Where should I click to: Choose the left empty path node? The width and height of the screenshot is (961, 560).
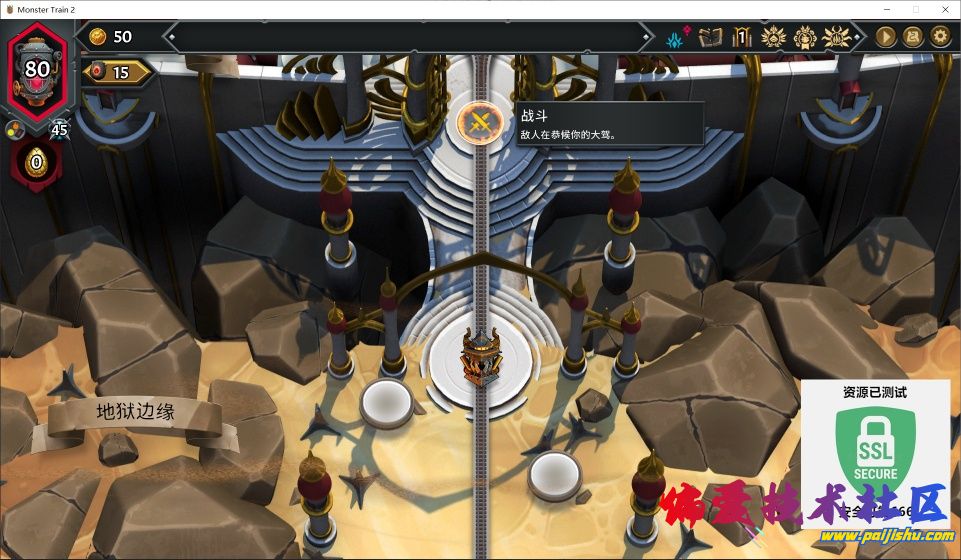pyautogui.click(x=387, y=399)
